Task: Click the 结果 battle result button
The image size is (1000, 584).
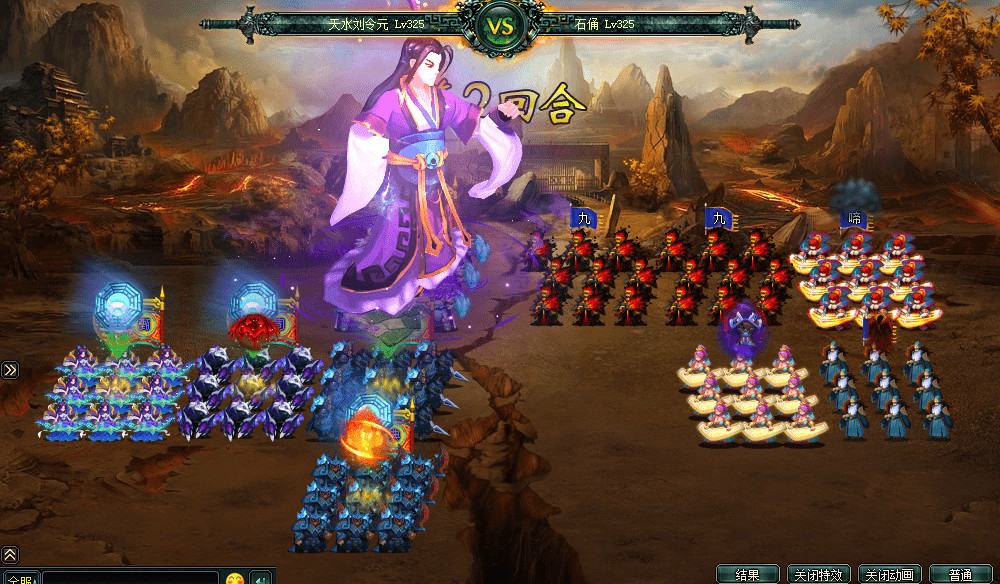Action: pyautogui.click(x=747, y=575)
